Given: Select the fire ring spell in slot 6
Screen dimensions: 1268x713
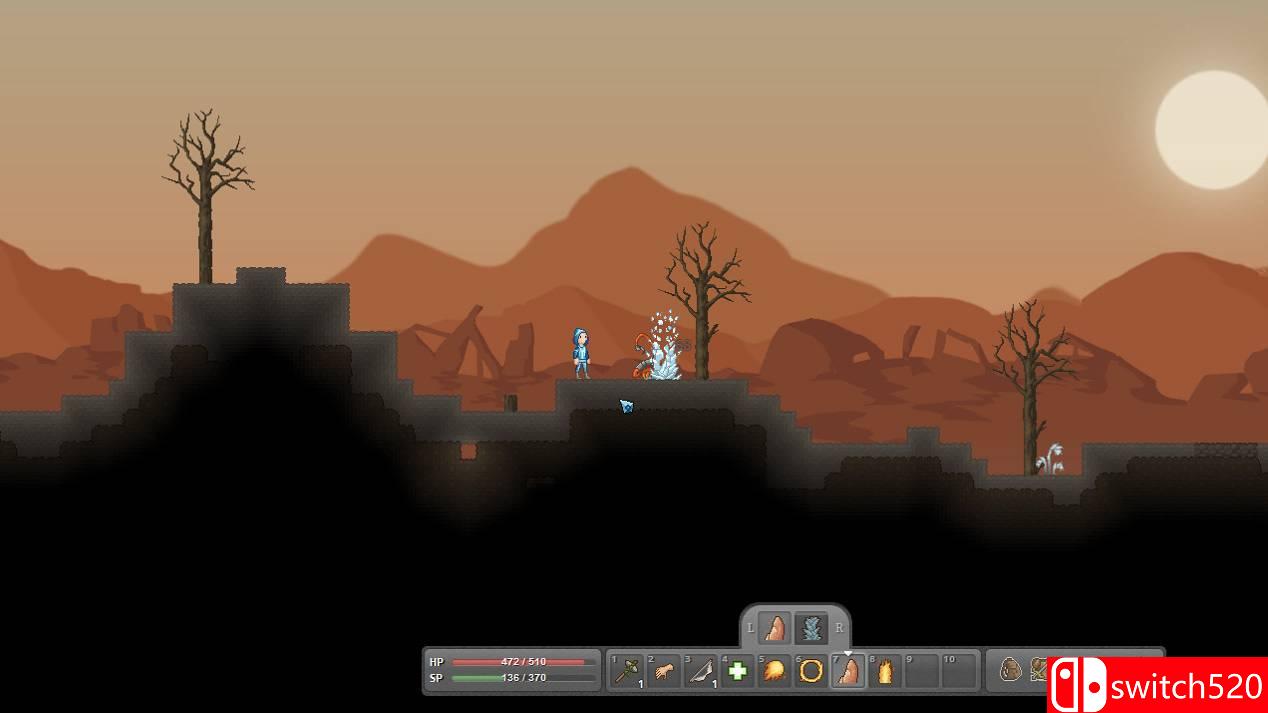Looking at the screenshot, I should click(811, 671).
